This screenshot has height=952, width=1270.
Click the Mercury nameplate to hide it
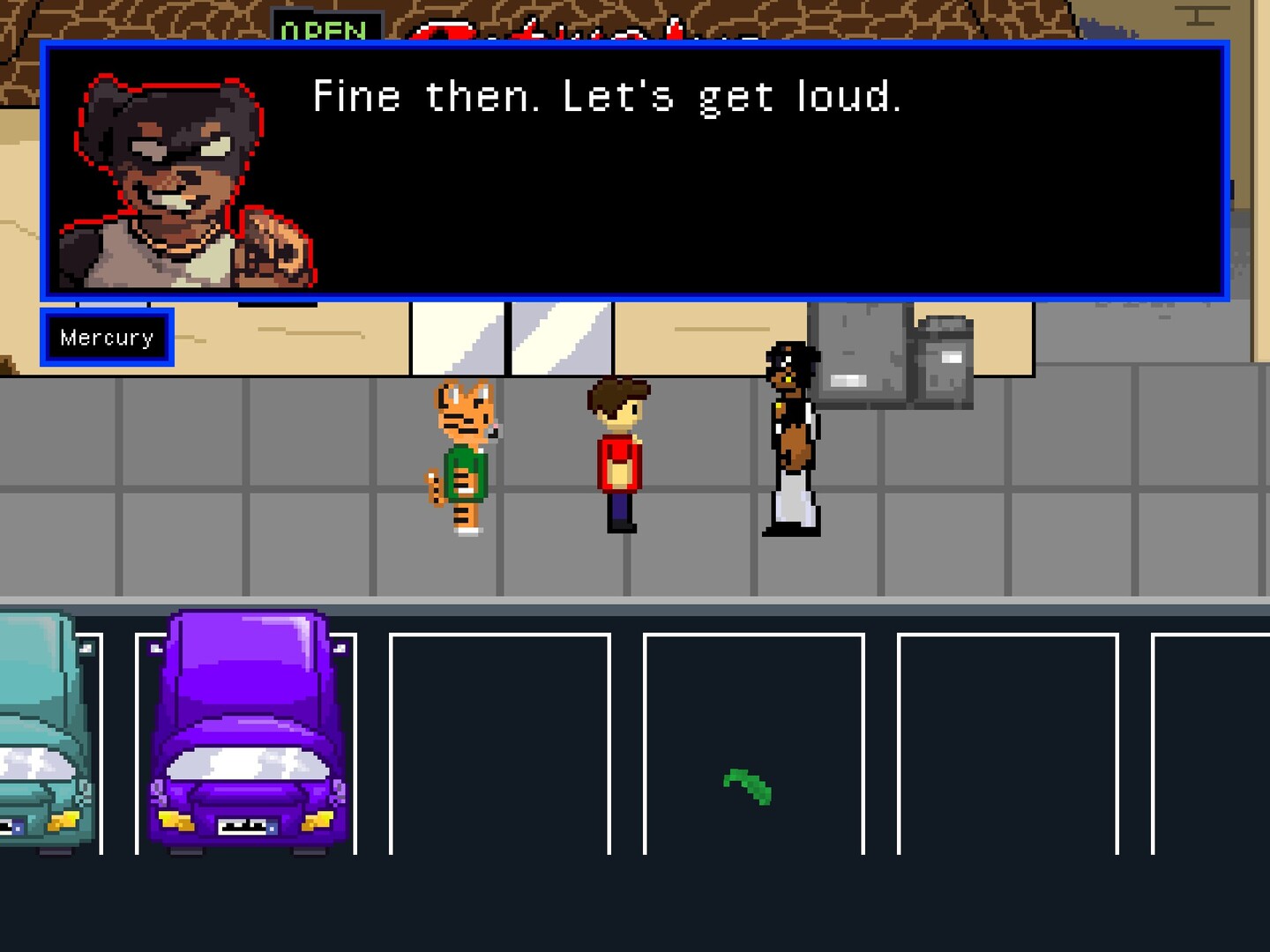pos(106,337)
